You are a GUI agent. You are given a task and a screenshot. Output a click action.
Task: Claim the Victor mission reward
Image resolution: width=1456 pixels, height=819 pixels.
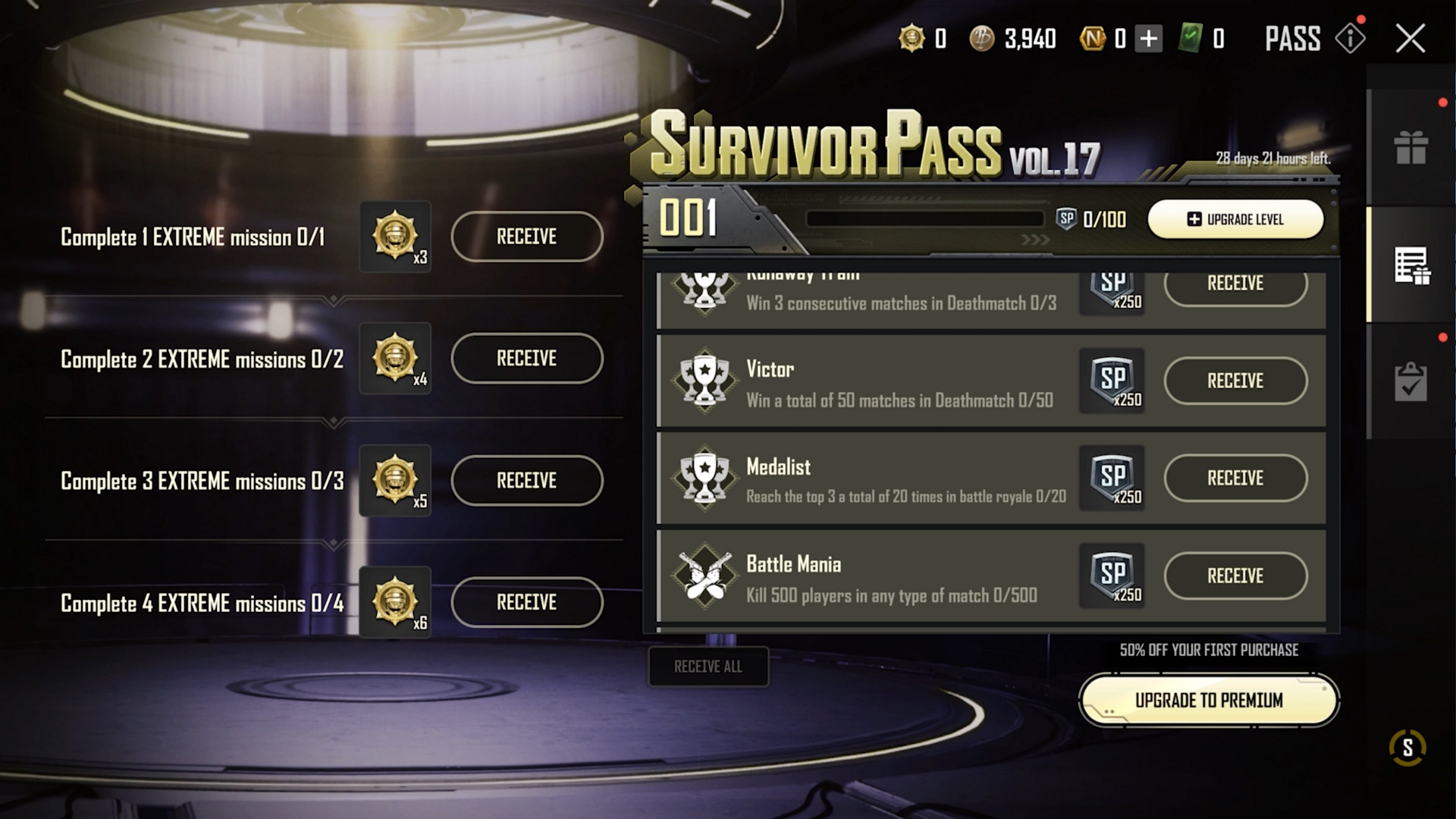(1235, 381)
